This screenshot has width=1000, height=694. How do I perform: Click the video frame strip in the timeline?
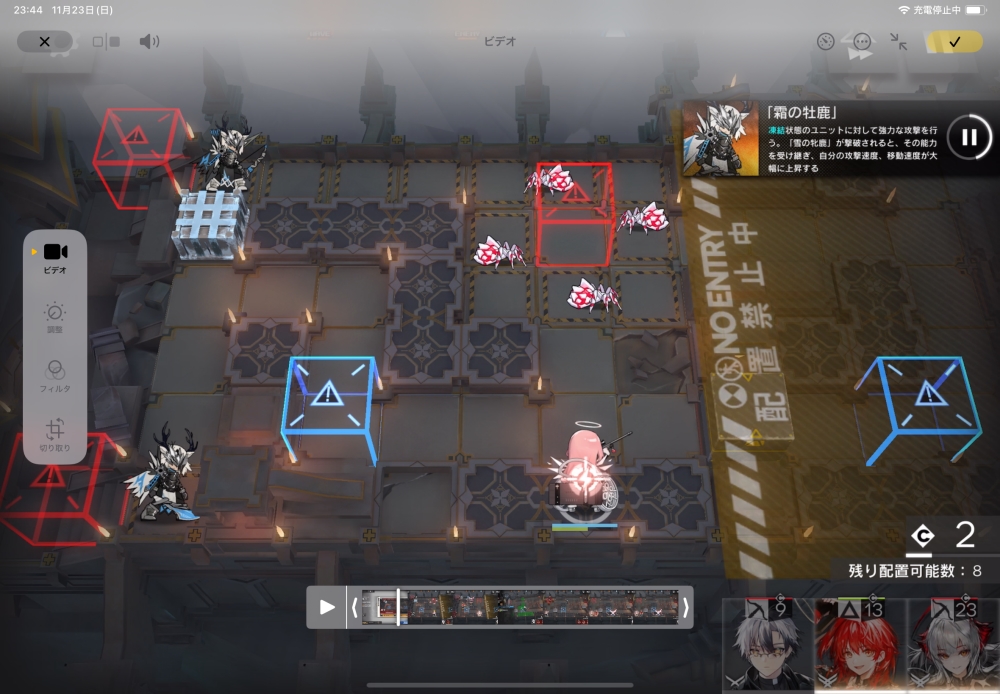(520, 607)
